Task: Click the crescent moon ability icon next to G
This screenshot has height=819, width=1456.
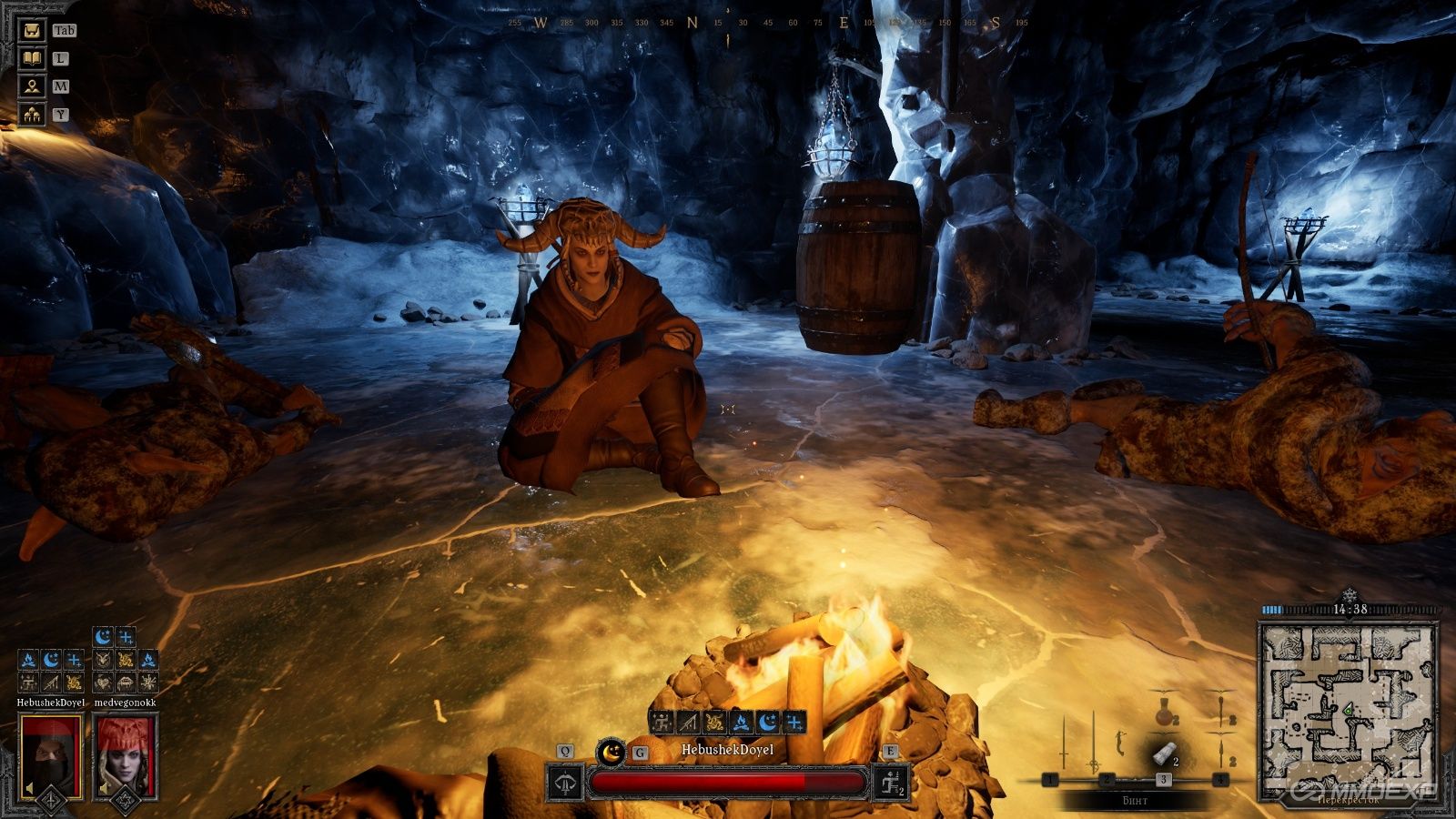Action: (x=611, y=753)
